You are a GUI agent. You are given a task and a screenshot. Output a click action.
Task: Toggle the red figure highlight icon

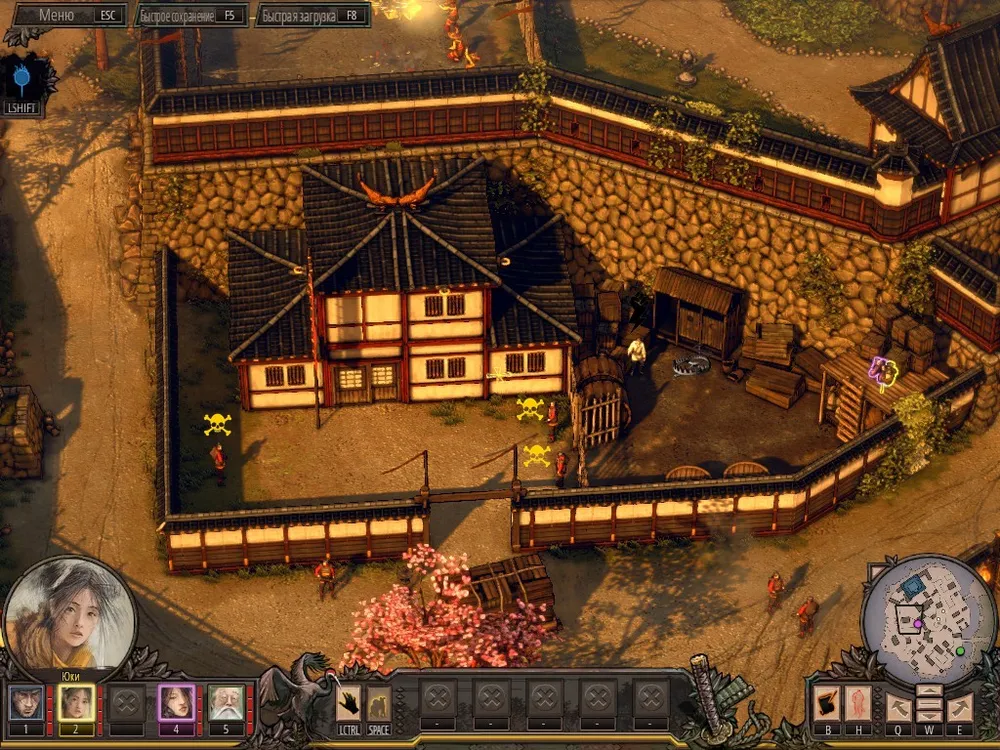[859, 704]
